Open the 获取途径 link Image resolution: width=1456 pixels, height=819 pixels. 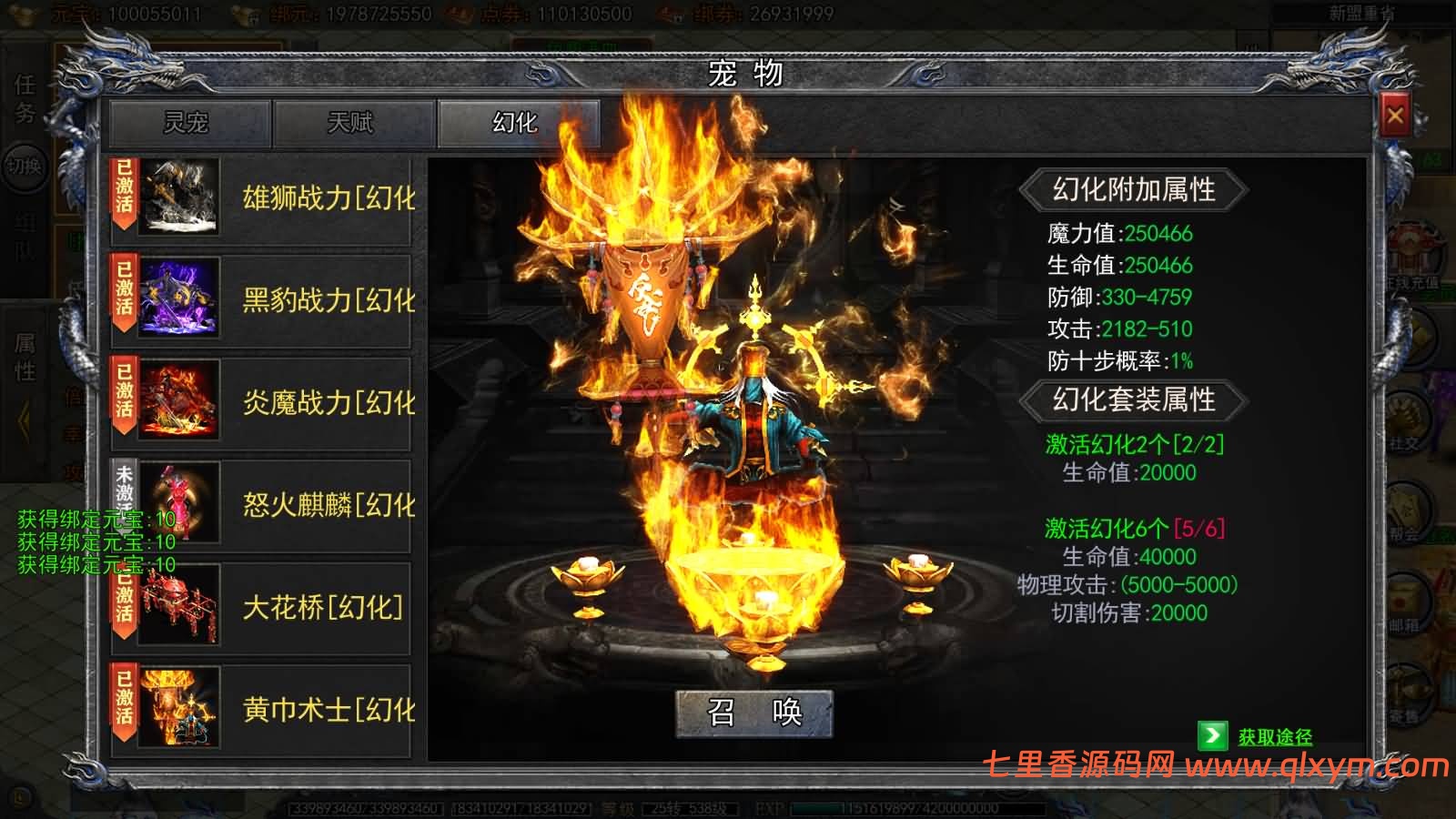[x=1274, y=737]
